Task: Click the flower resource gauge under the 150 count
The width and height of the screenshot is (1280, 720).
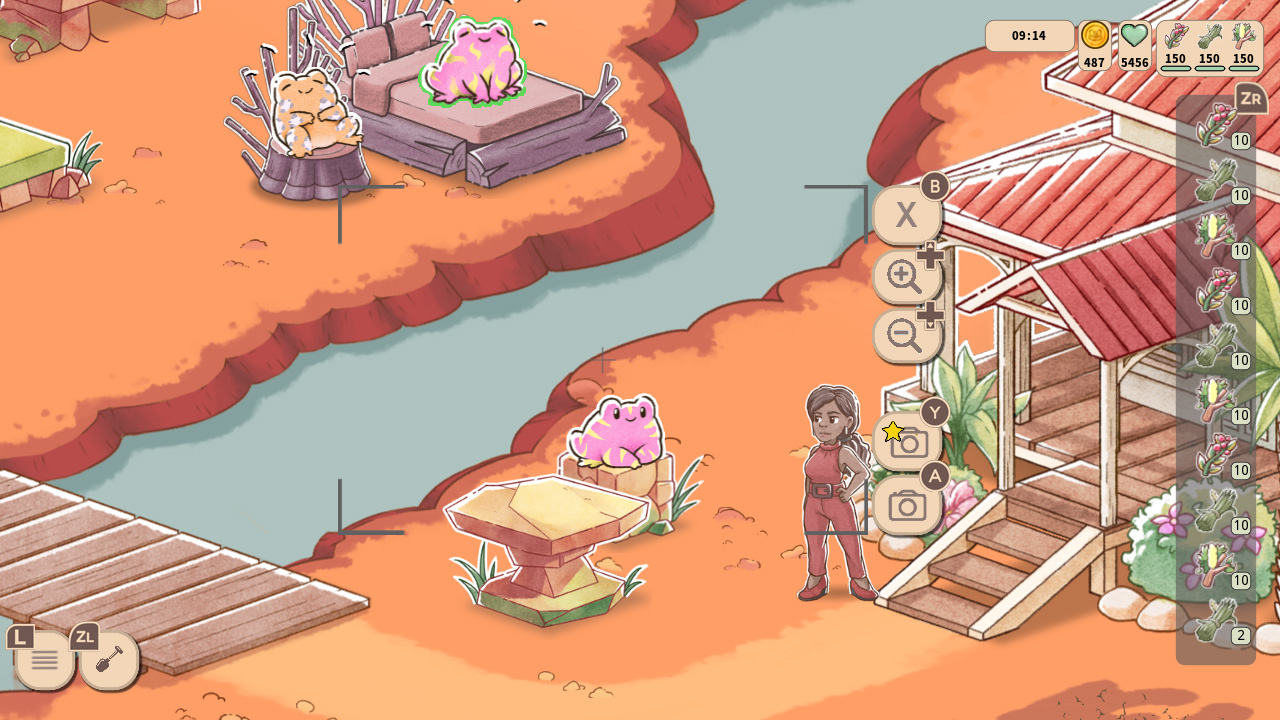Action: tap(1176, 68)
